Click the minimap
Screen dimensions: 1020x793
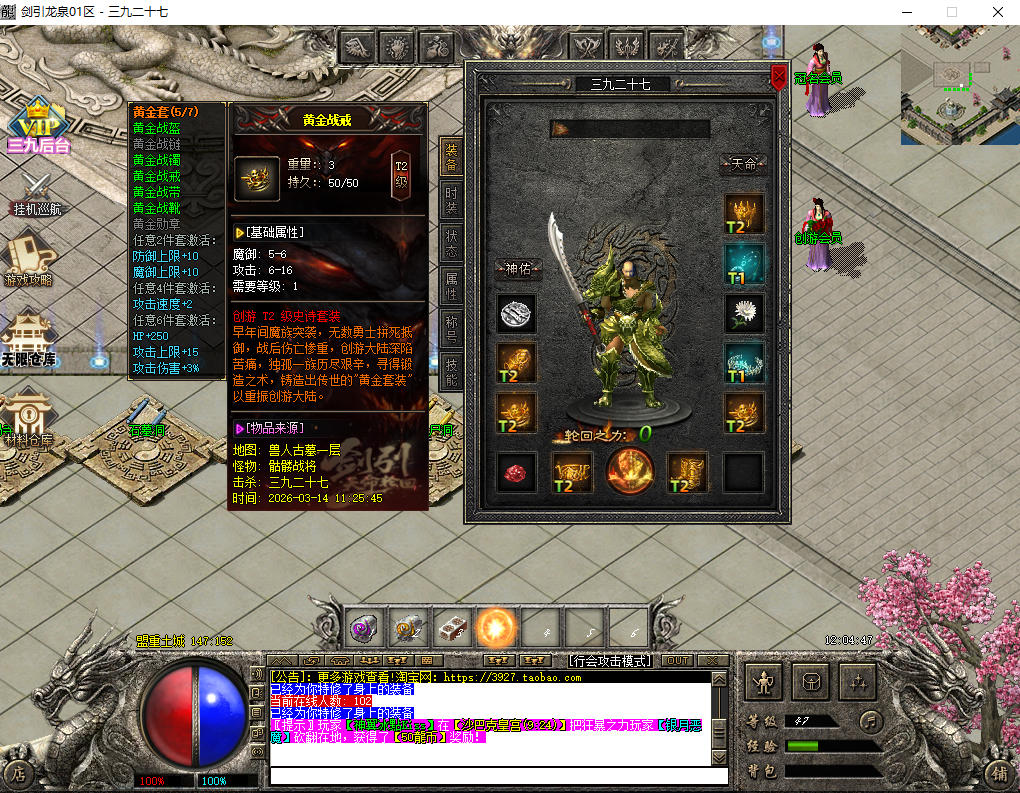959,85
